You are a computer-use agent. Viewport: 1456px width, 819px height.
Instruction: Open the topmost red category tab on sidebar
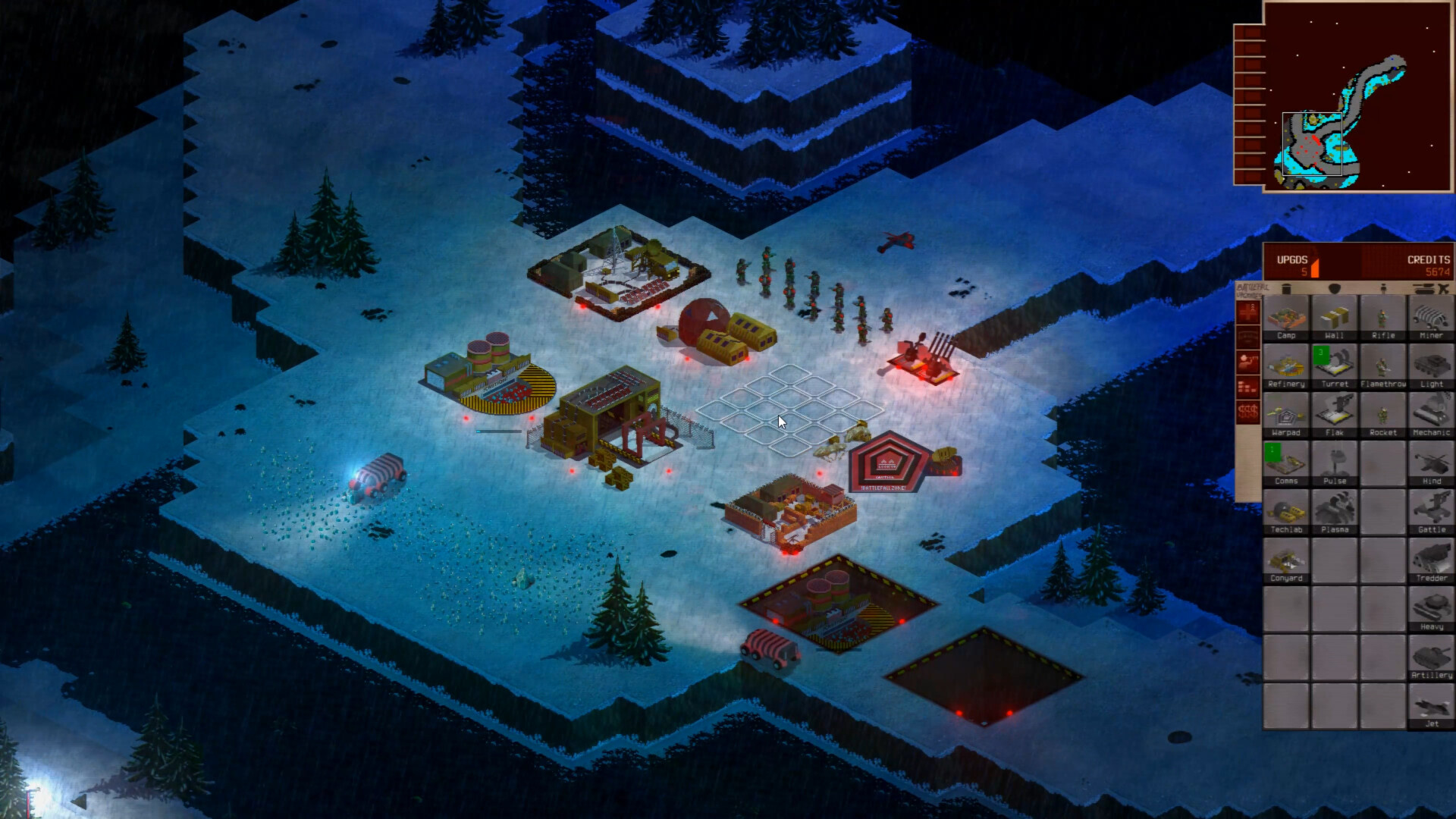[1252, 311]
